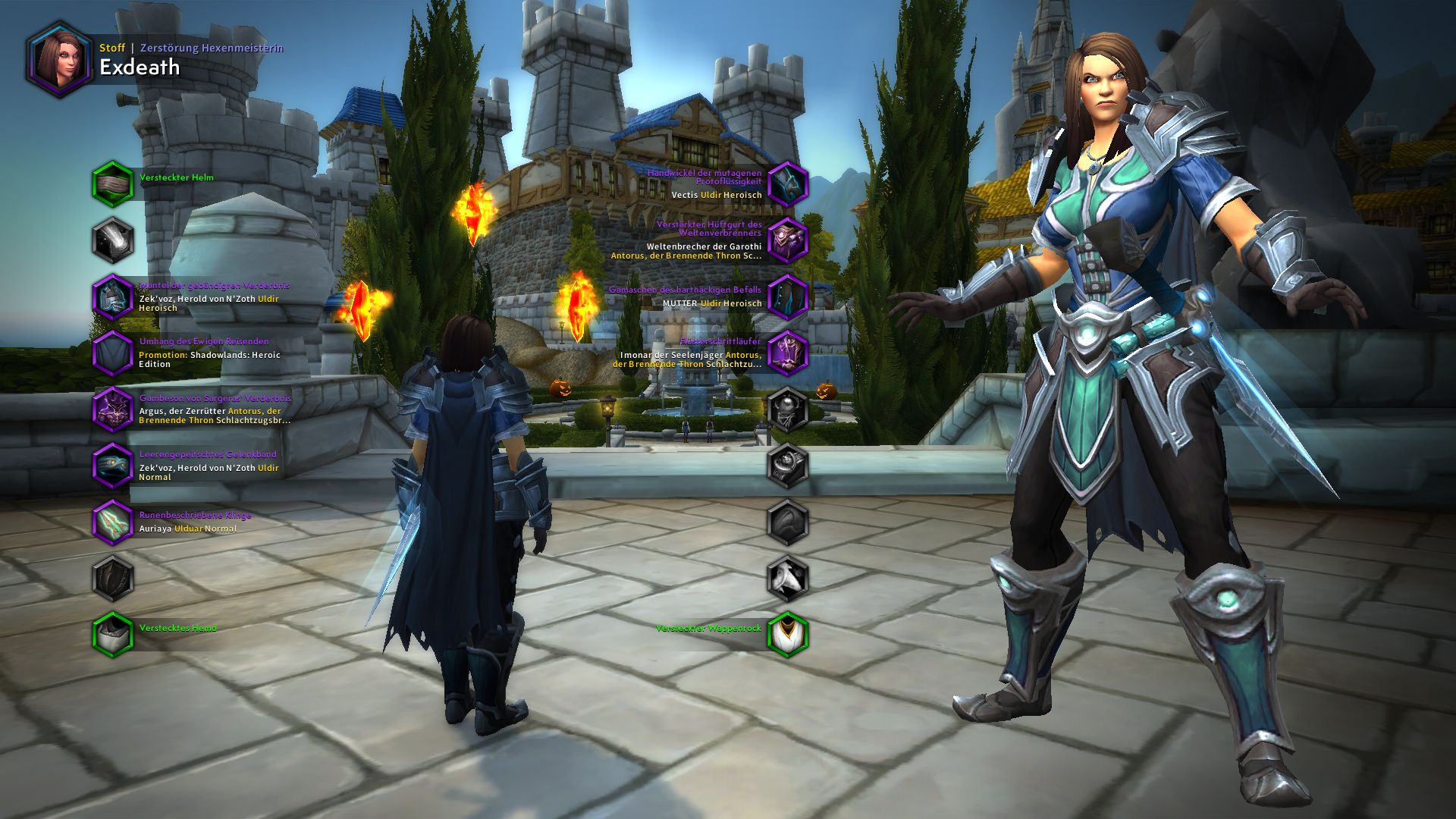
Task: Open the Mantel der gebändigten Verderbnis shoulder icon
Action: 112,294
